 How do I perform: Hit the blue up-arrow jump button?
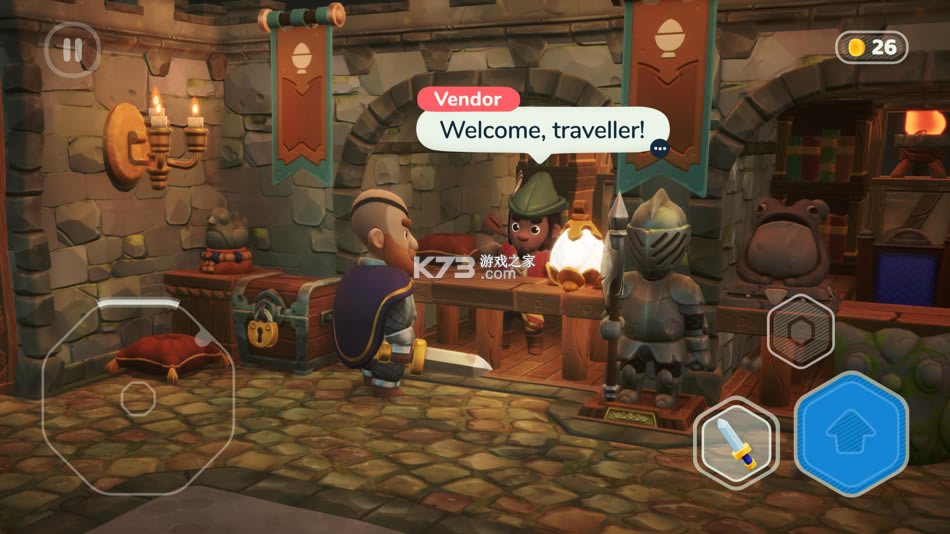click(x=851, y=433)
